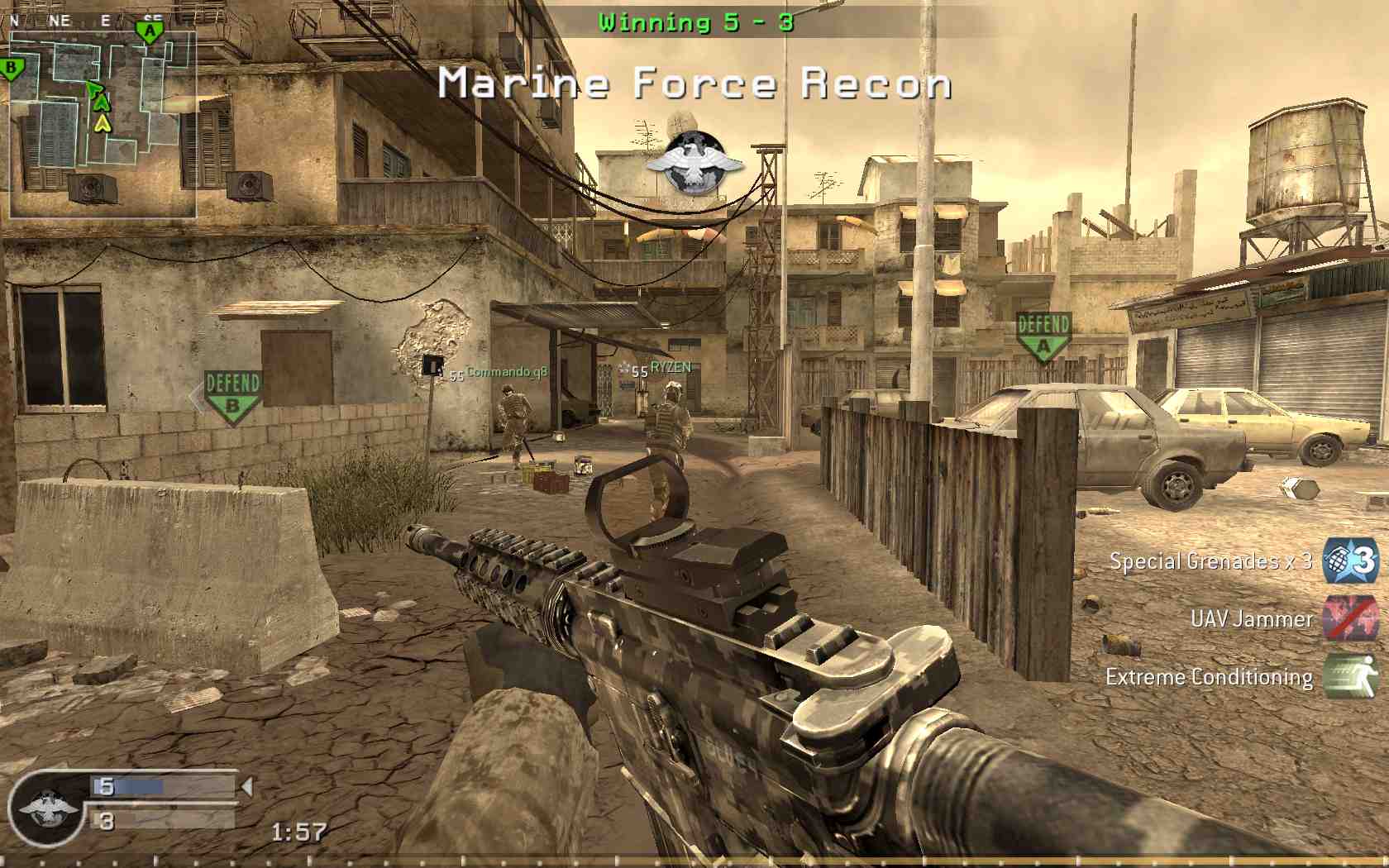Select the Winning 5 - 3 score header

[x=694, y=21]
